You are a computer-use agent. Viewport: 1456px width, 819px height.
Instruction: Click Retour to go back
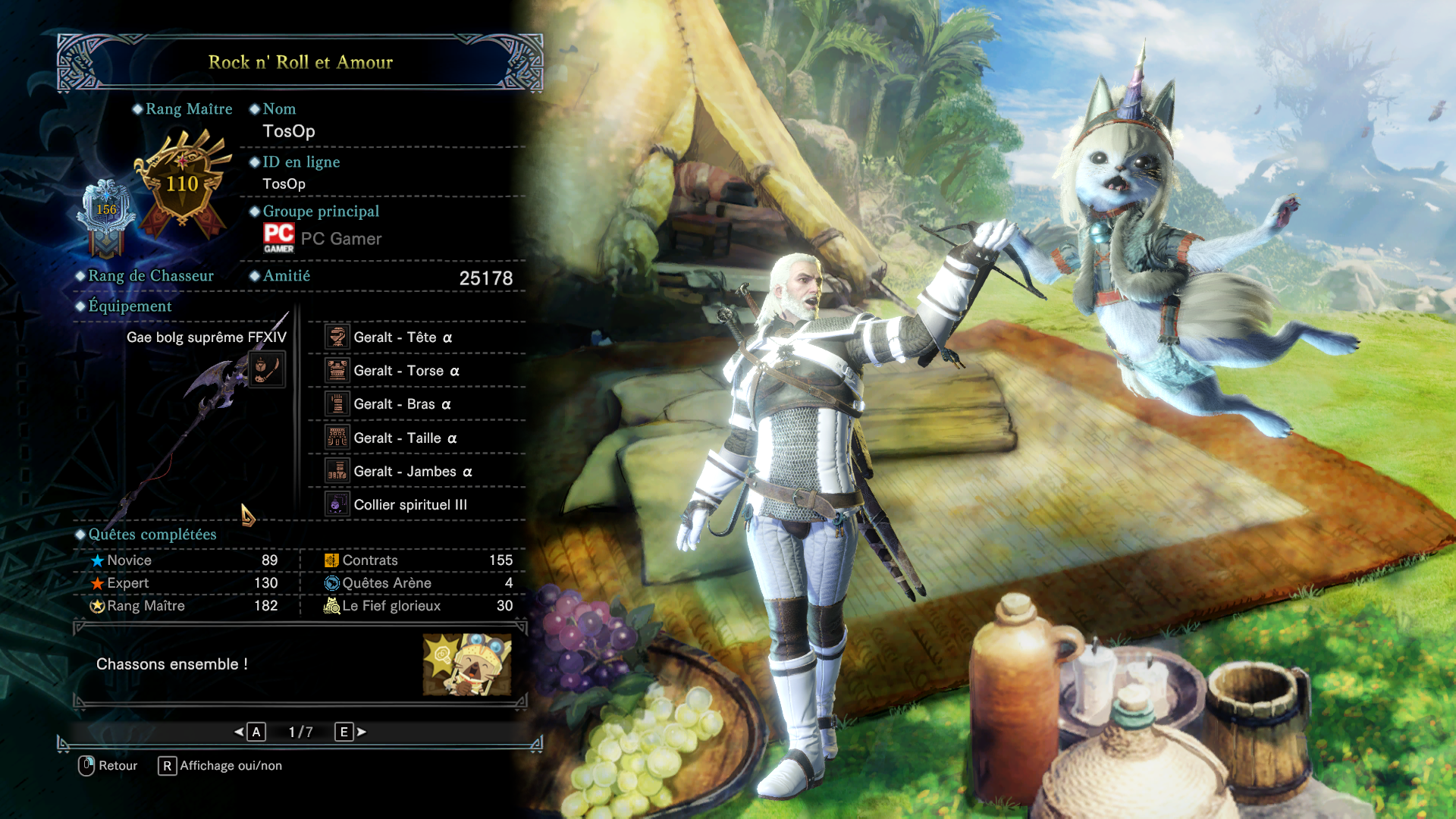(108, 766)
